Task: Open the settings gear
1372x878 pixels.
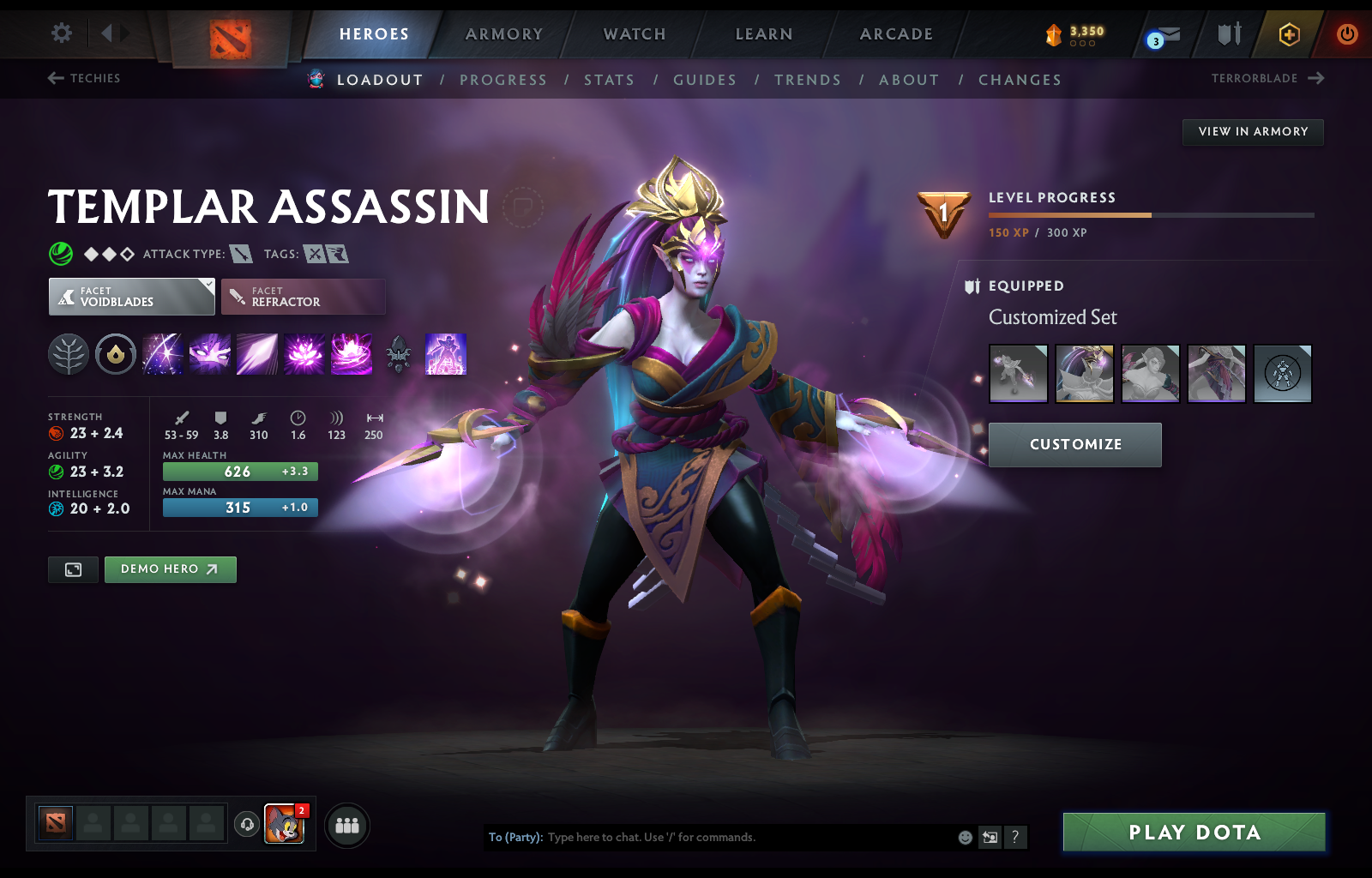Action: point(60,32)
